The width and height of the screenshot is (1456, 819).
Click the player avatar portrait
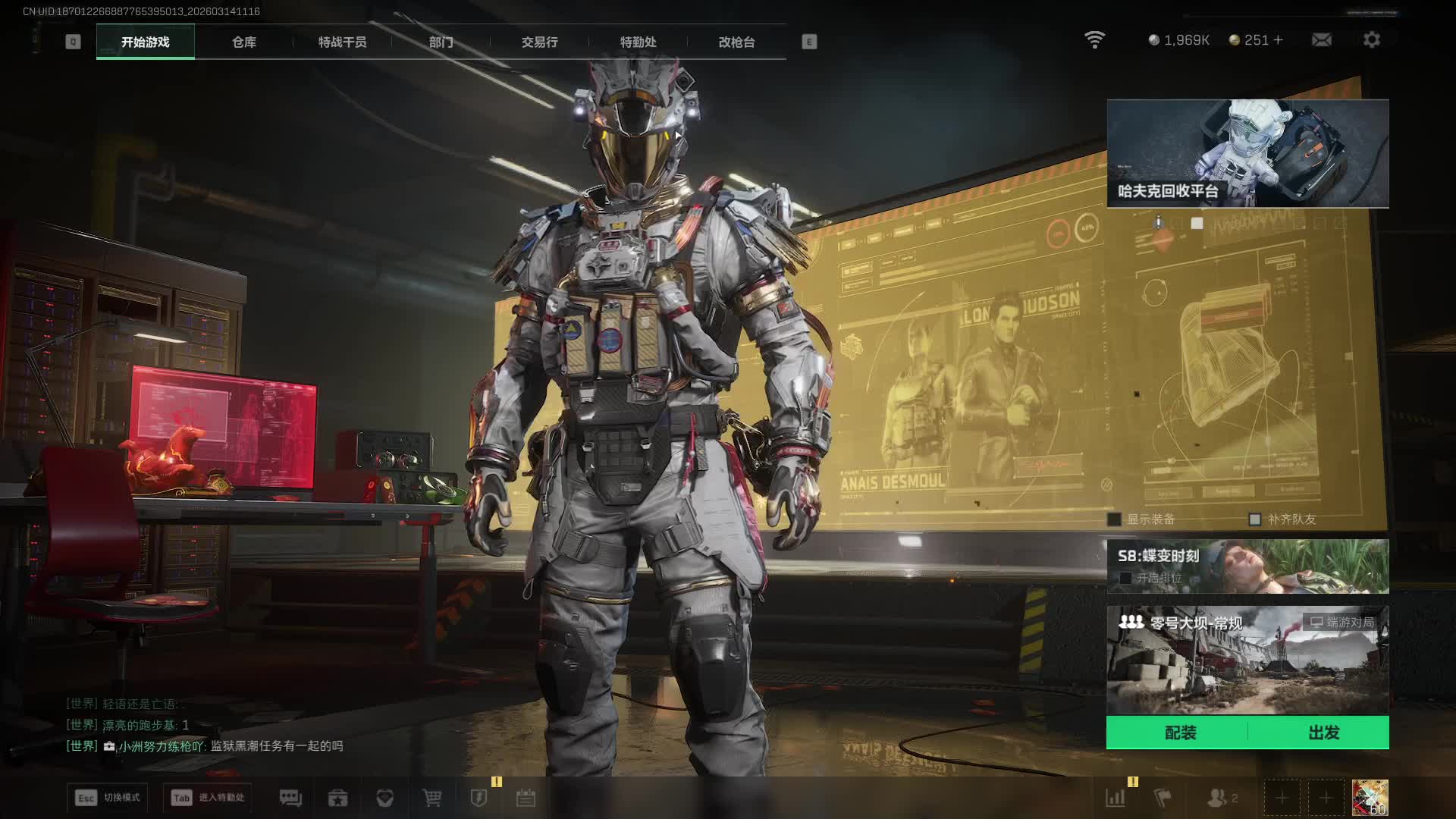pyautogui.click(x=1370, y=798)
